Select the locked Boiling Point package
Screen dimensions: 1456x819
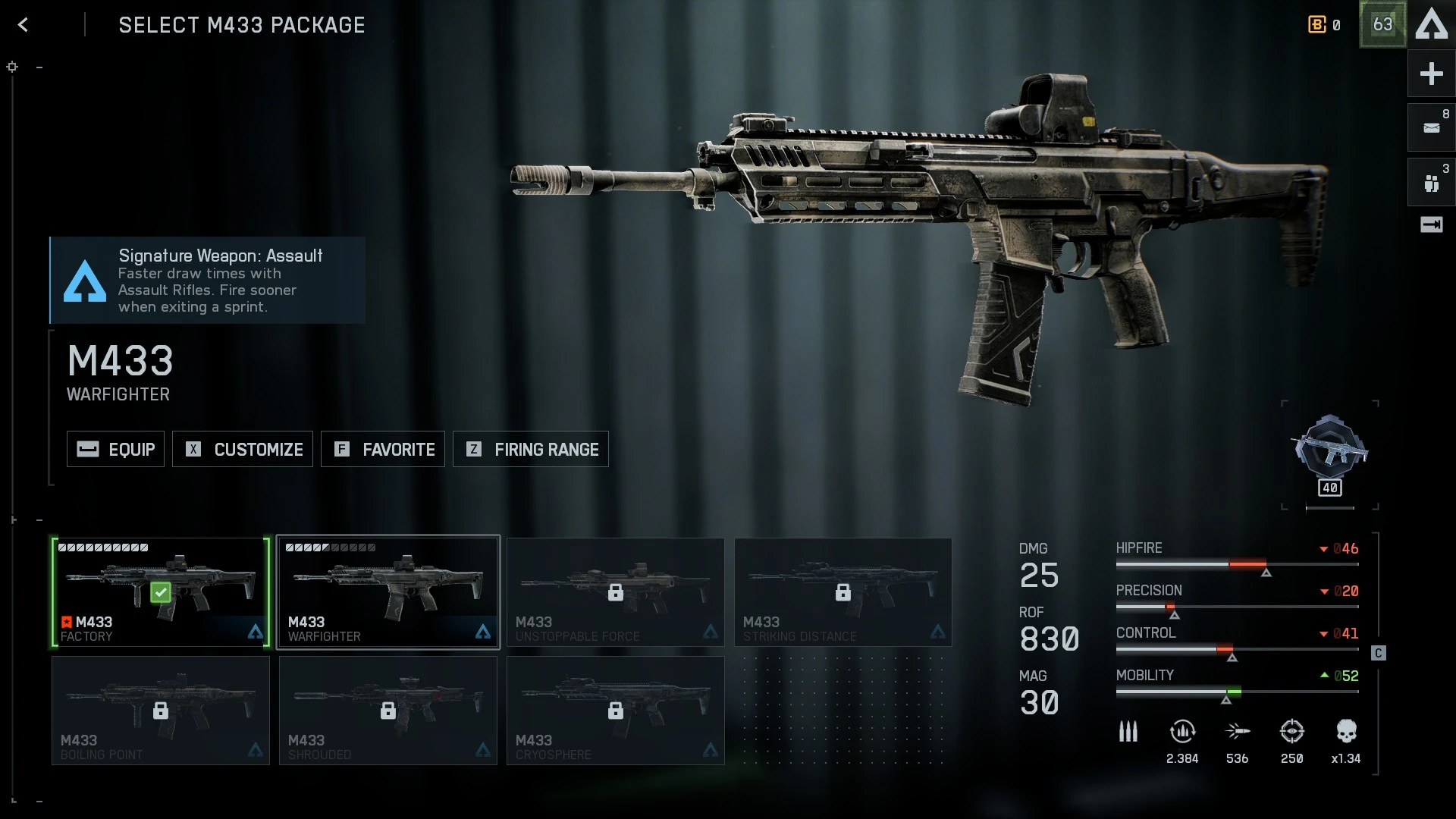tap(161, 711)
